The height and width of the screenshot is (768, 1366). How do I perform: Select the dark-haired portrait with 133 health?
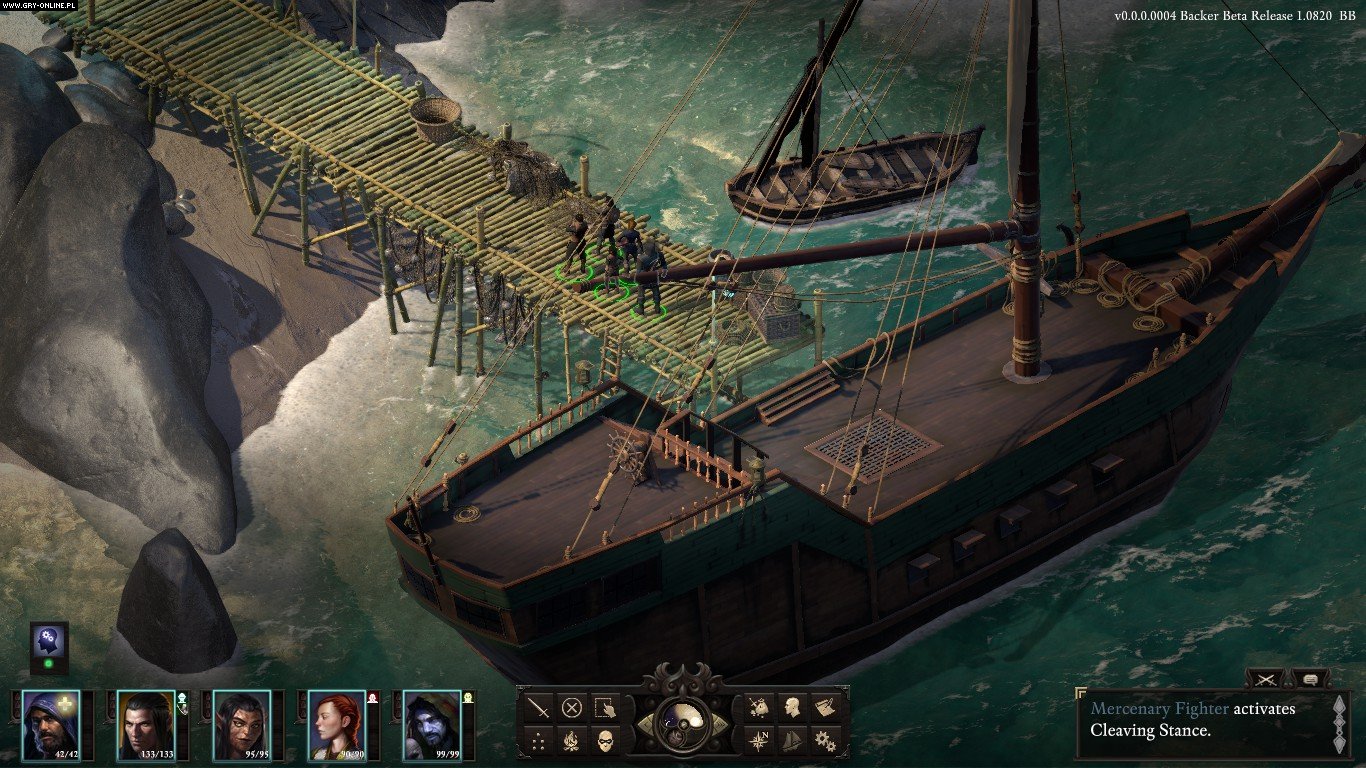pos(144,724)
